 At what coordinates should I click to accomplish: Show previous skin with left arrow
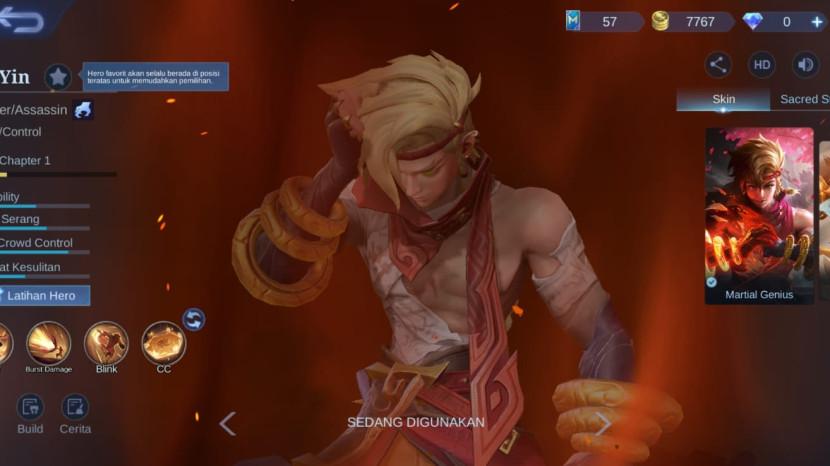pyautogui.click(x=228, y=423)
